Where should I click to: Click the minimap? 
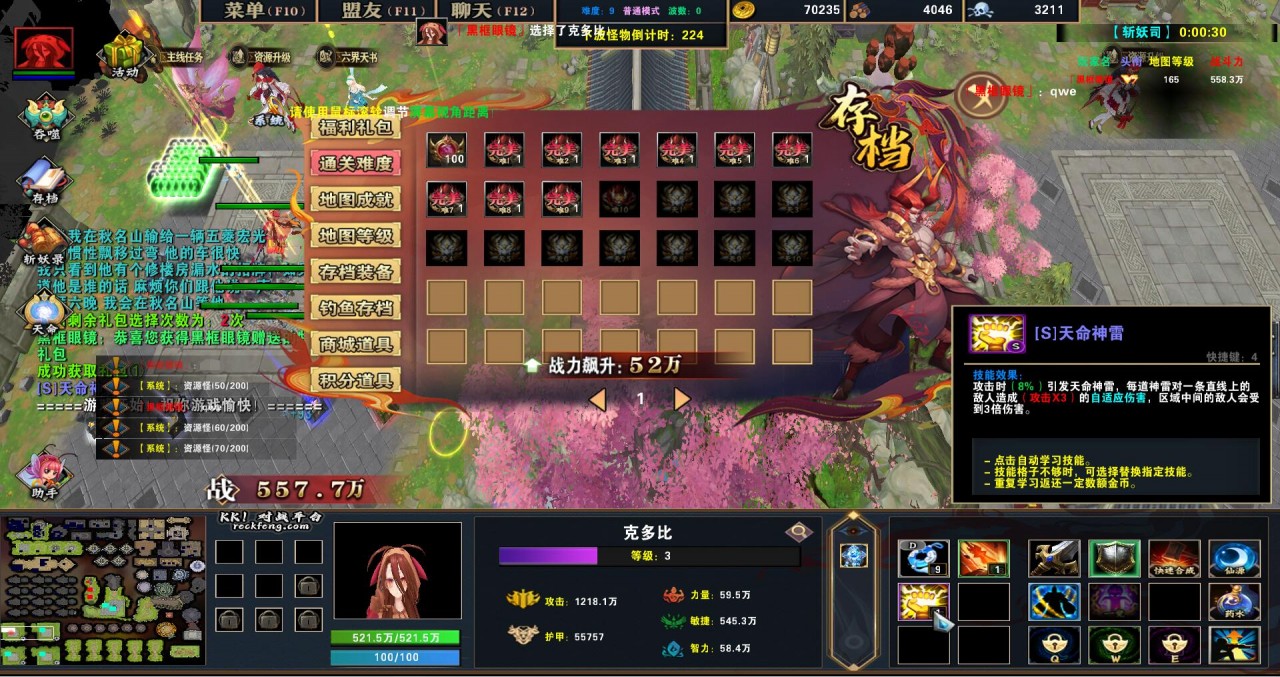103,591
